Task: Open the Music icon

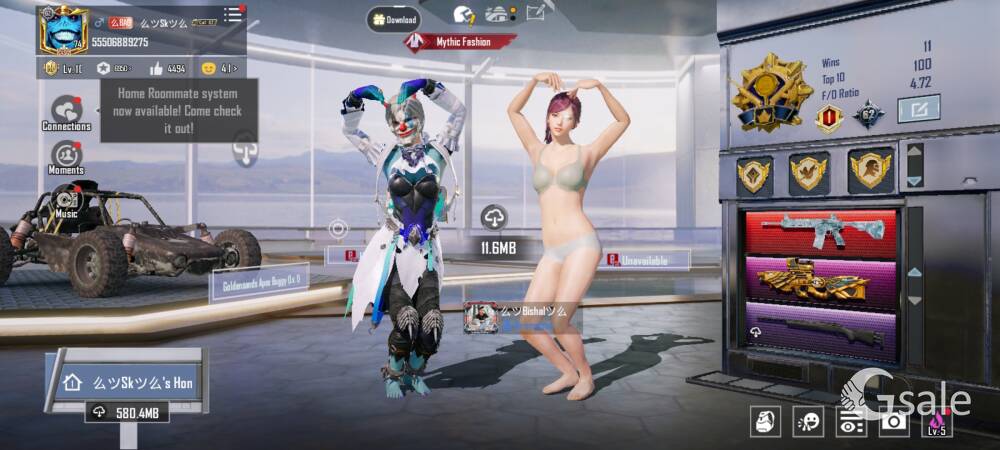Action: coord(67,202)
